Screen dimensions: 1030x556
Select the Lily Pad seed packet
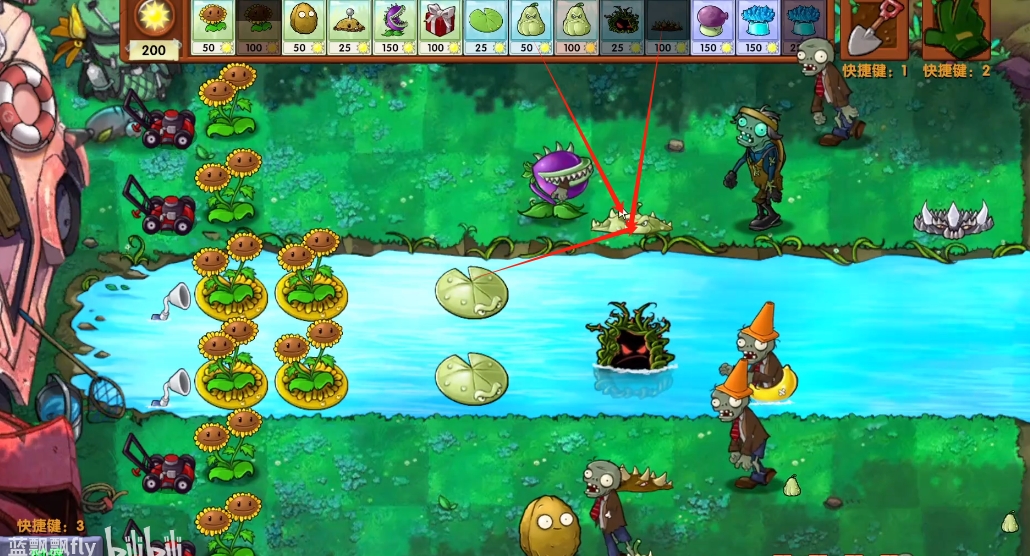click(482, 27)
